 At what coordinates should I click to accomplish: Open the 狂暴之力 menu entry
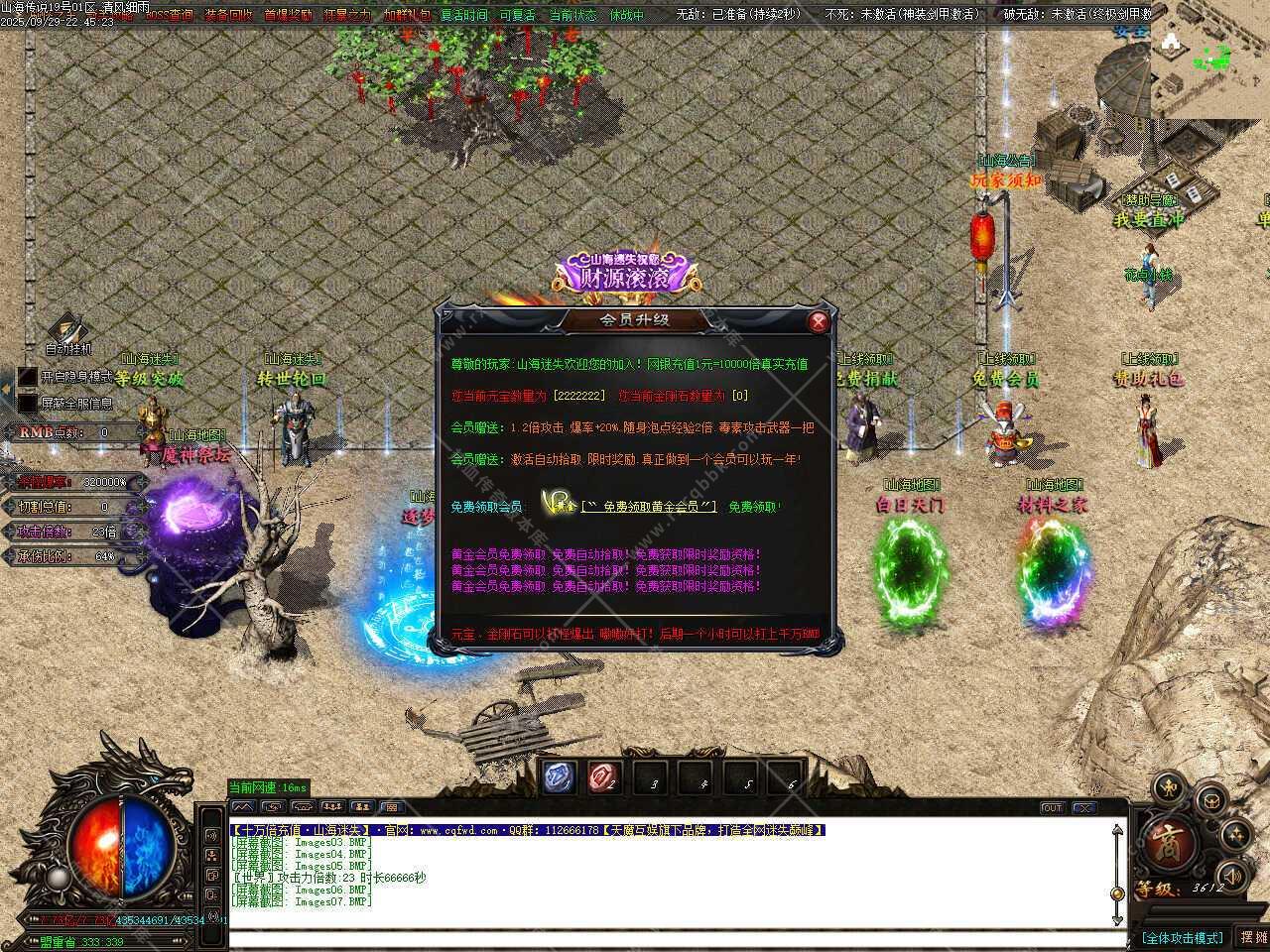point(347,15)
